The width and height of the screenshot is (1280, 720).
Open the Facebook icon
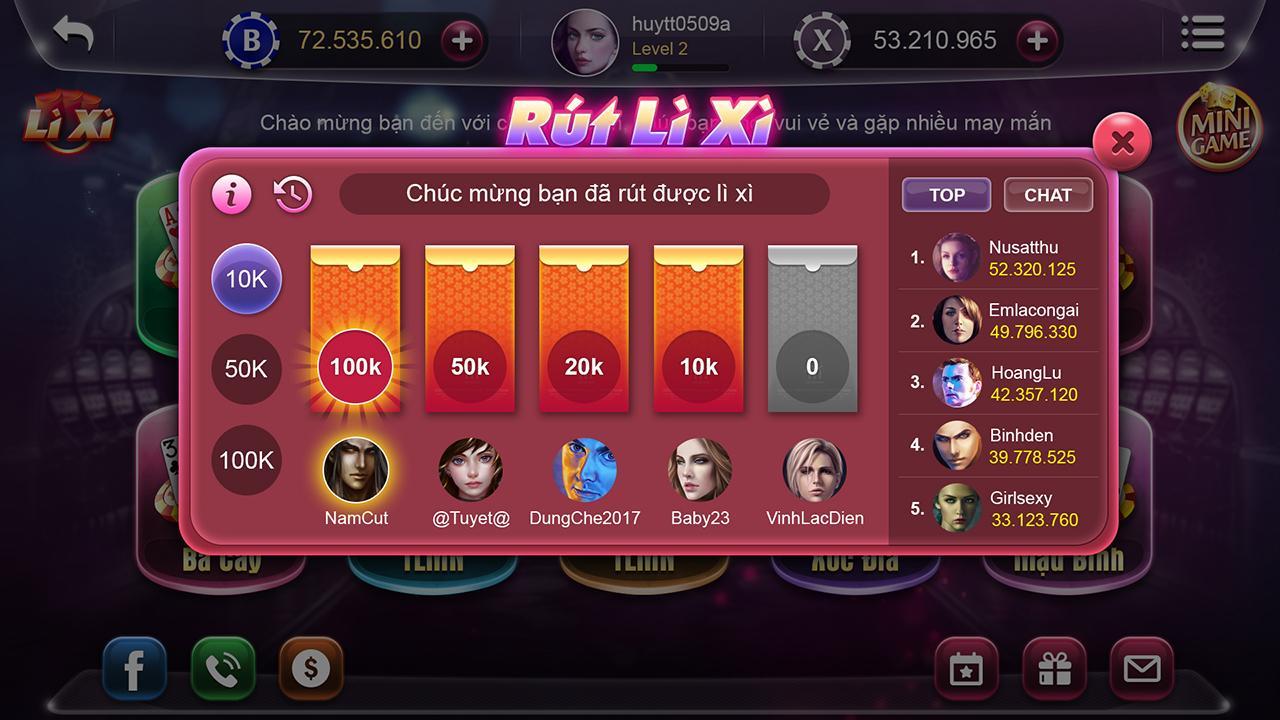[x=134, y=668]
